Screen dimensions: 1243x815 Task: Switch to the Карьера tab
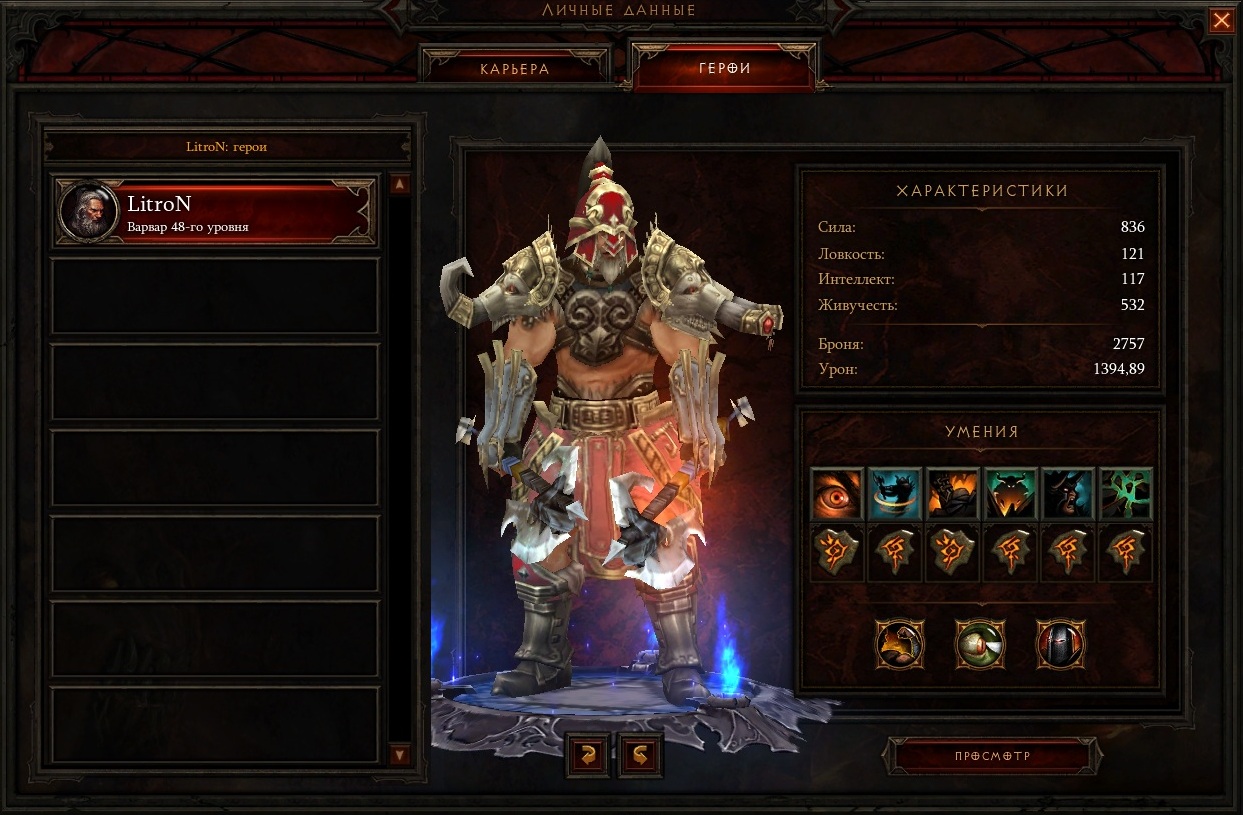click(514, 69)
